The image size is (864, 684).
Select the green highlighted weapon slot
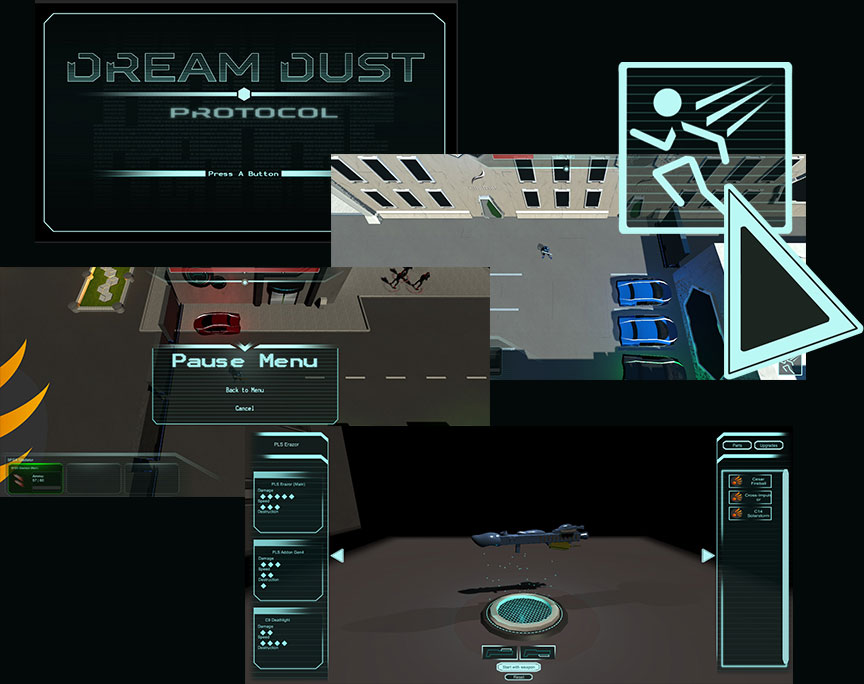(x=35, y=480)
